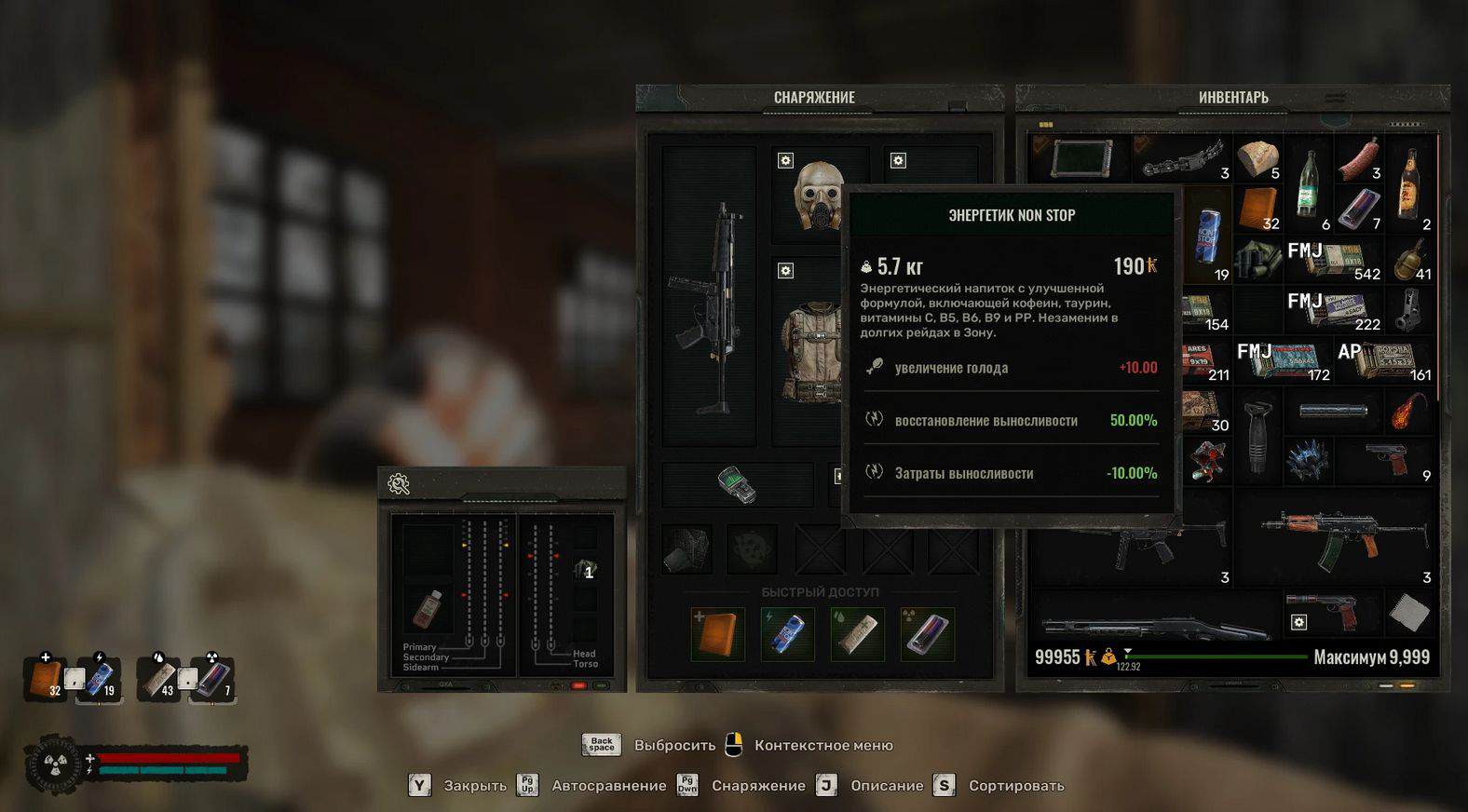Select the blue crystal artifact
Viewport: 1468px width, 812px height.
click(x=1308, y=461)
